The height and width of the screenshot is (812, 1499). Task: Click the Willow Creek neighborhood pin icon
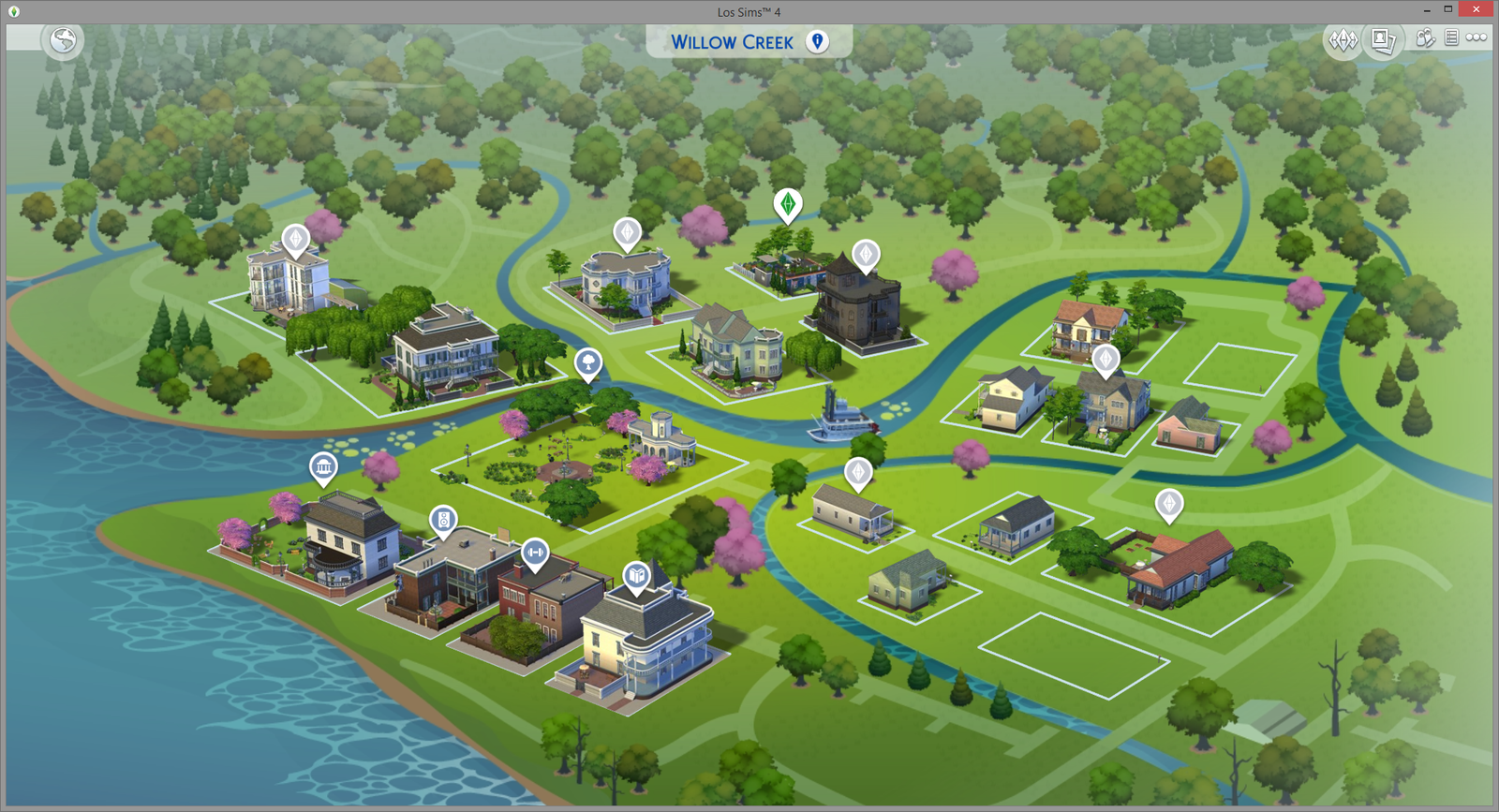[818, 41]
